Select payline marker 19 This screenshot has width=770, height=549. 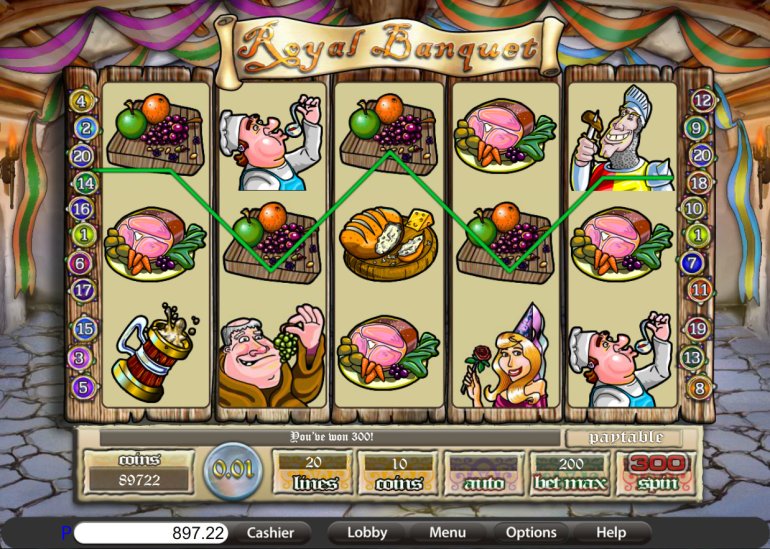(701, 328)
